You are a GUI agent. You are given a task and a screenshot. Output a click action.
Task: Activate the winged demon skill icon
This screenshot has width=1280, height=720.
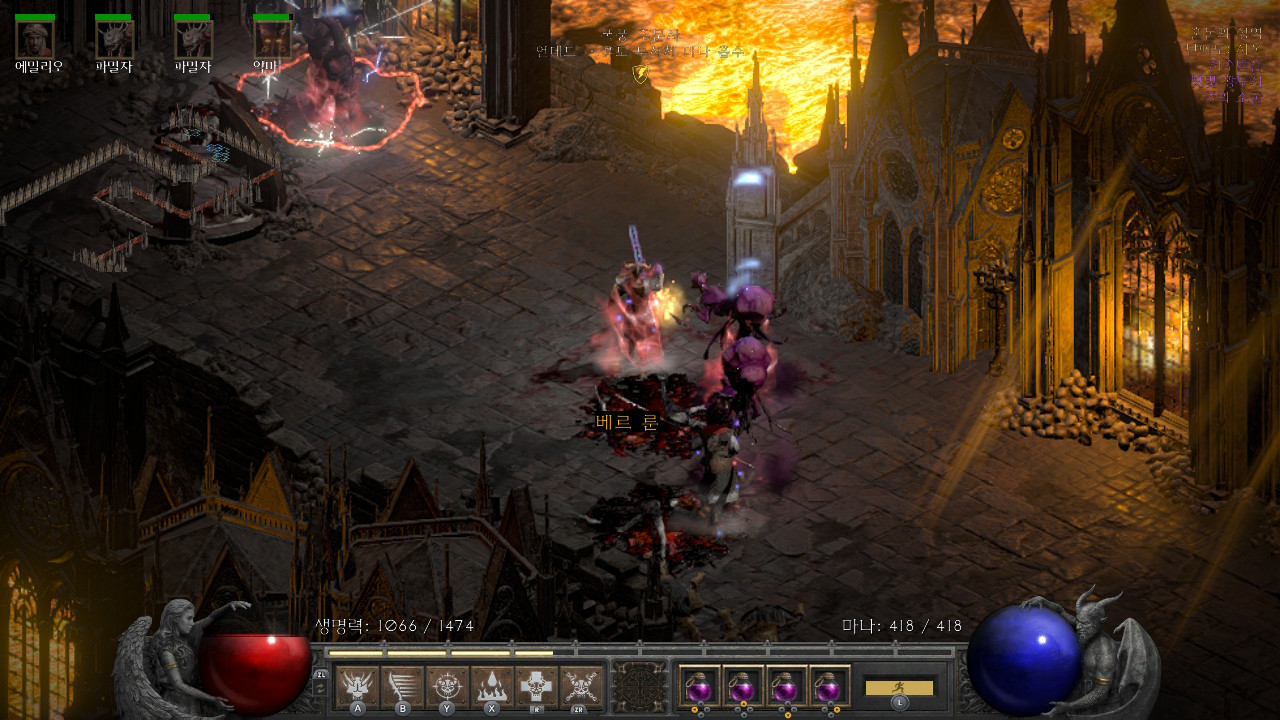tap(357, 686)
